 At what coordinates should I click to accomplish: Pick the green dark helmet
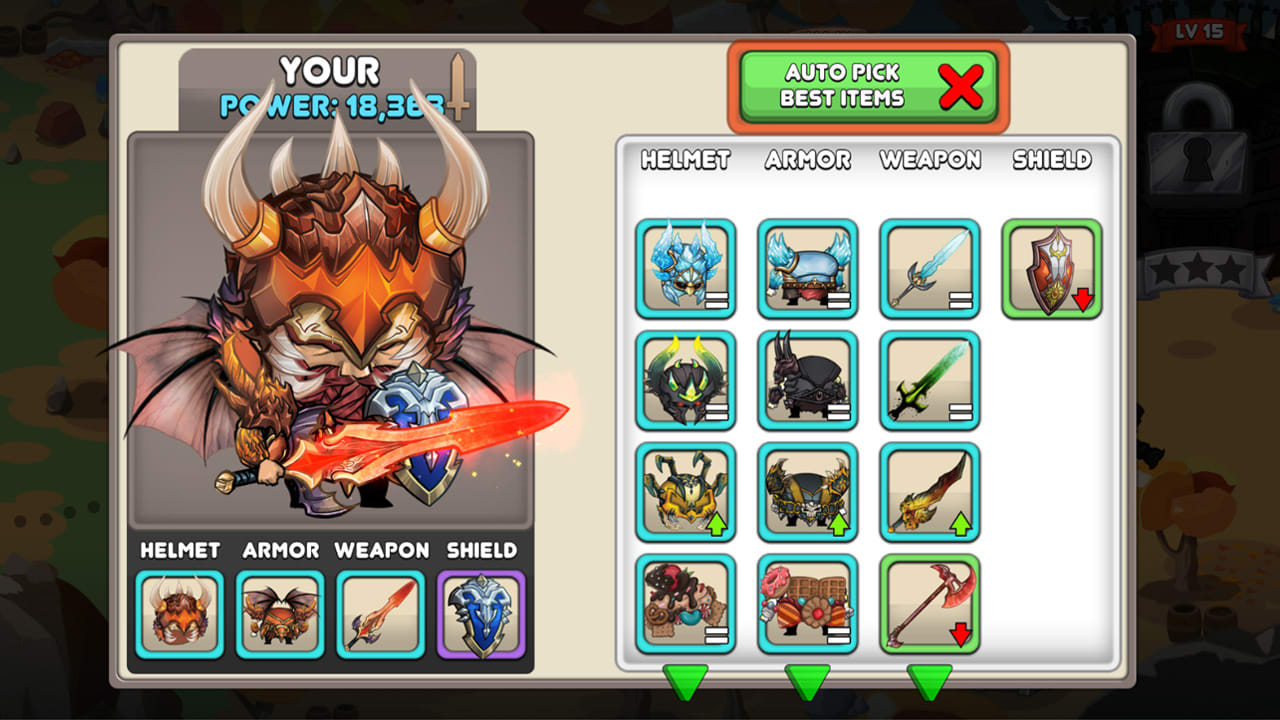click(x=685, y=380)
